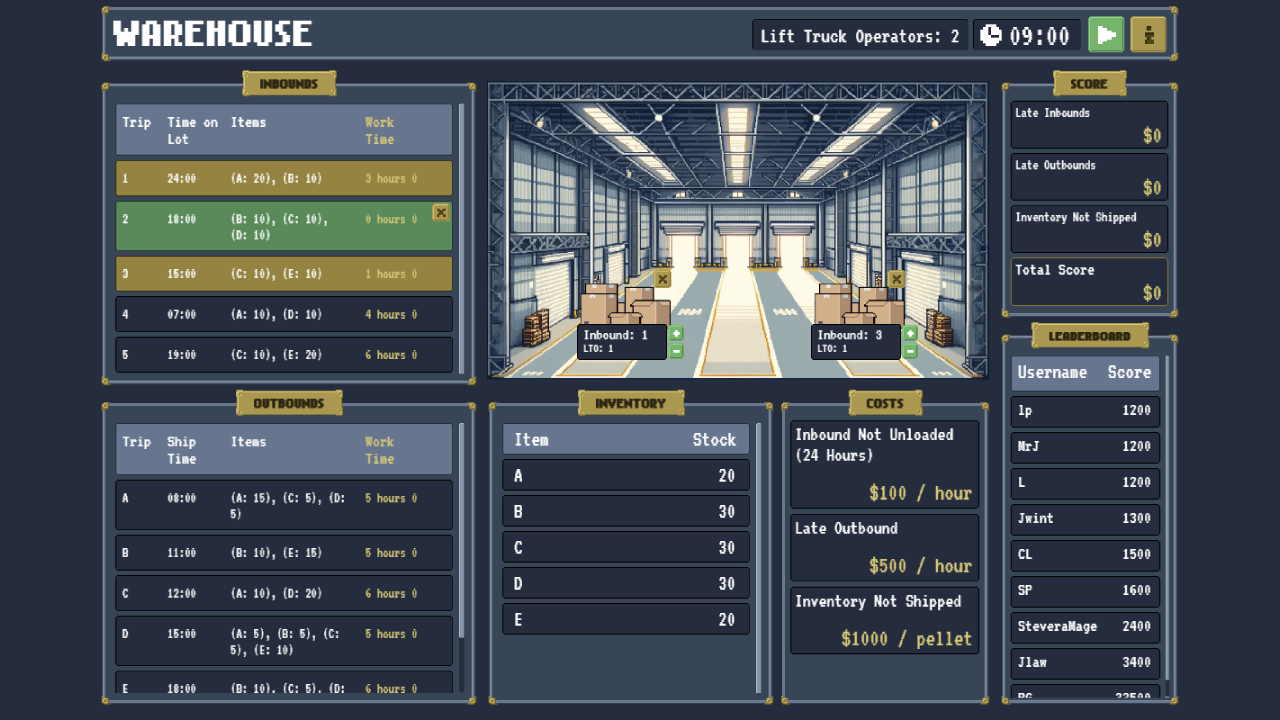The width and height of the screenshot is (1280, 720).
Task: Remove Inbound 1 from its dock via the X marker
Action: click(662, 280)
